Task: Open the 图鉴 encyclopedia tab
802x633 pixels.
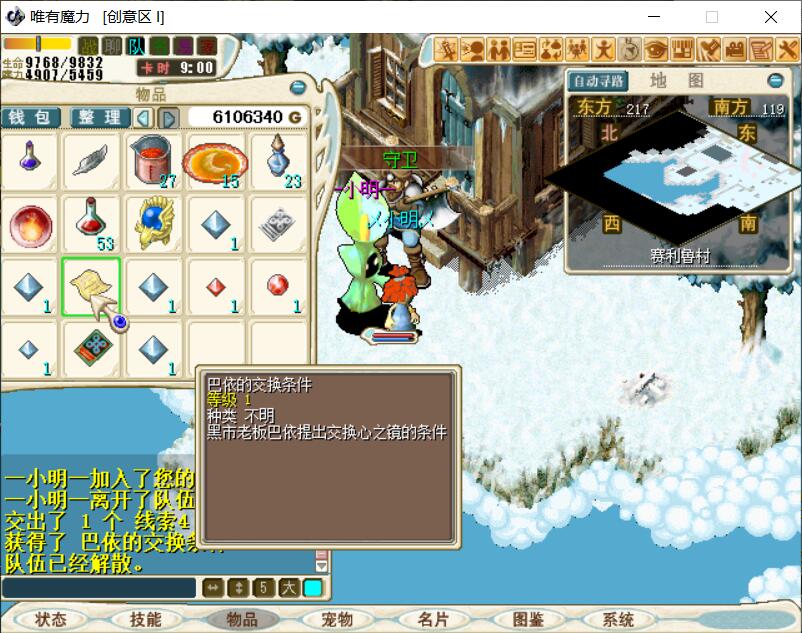Action: coord(527,620)
